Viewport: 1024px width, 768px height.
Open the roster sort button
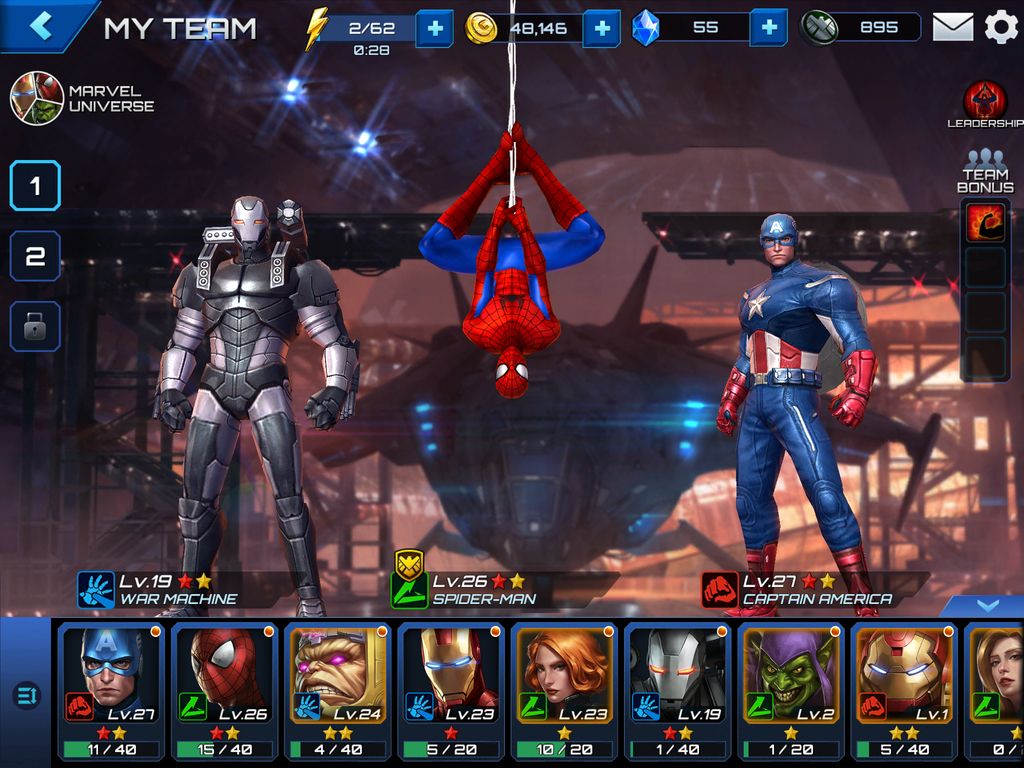click(26, 696)
